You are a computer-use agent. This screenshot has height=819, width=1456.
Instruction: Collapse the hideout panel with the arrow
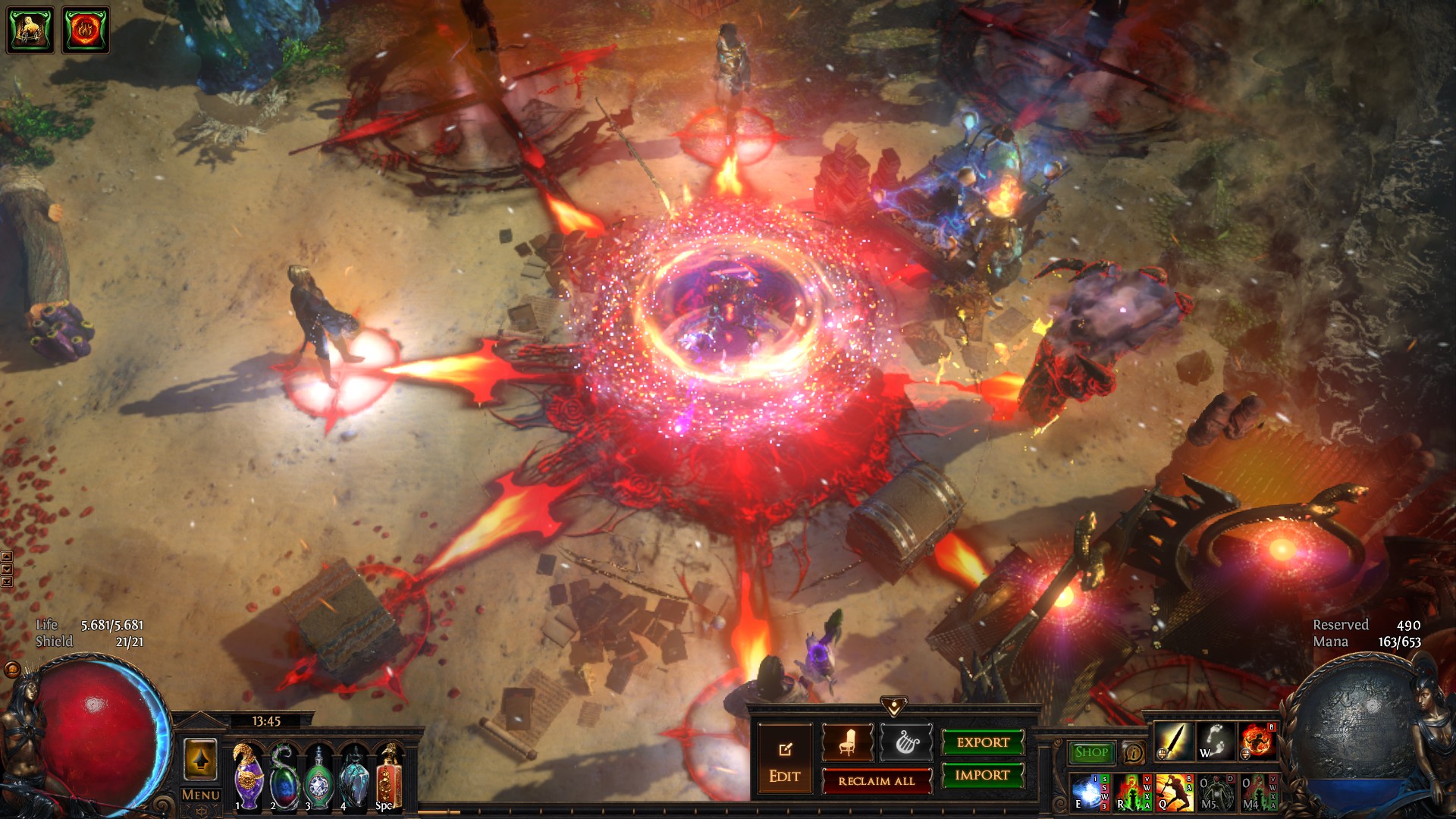(894, 707)
